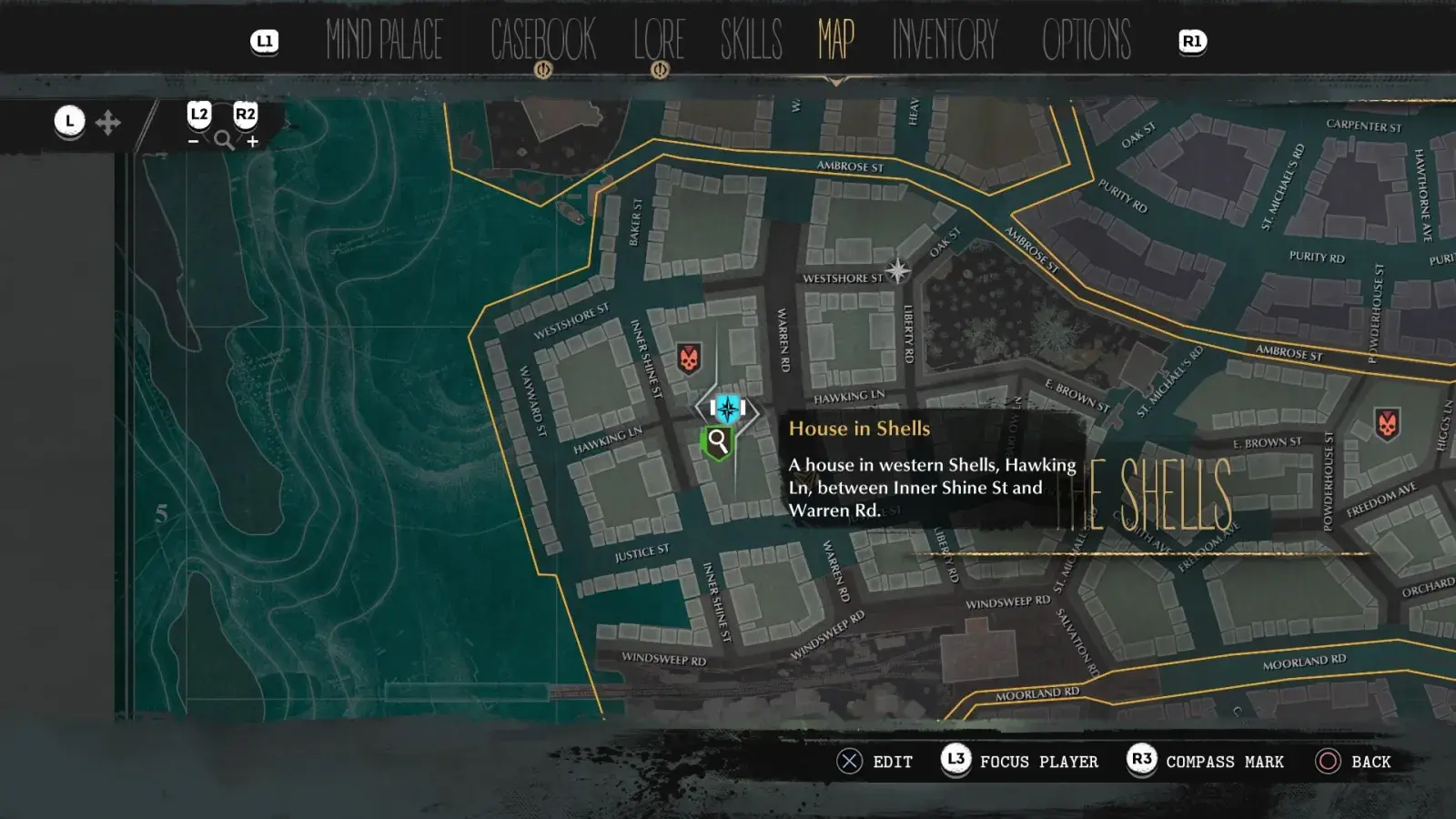Switch to the Options tab
The height and width of the screenshot is (819, 1456).
coord(1087,40)
